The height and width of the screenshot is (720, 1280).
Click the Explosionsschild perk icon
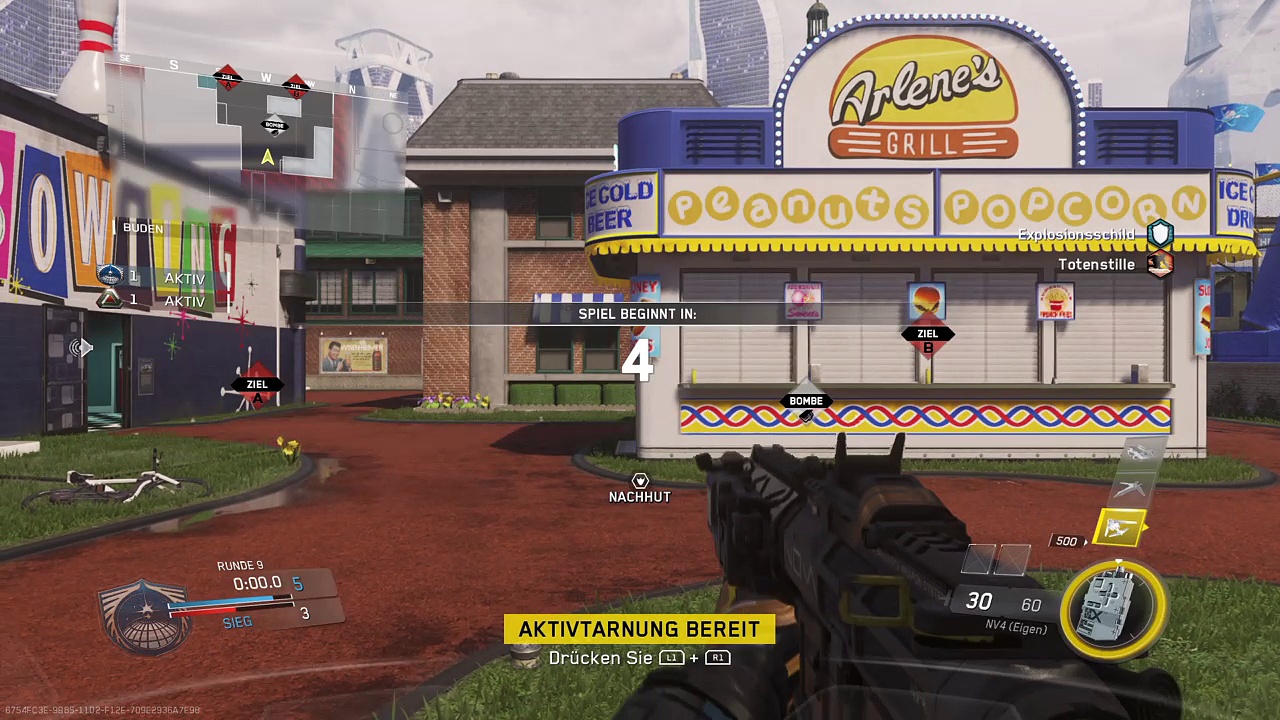[x=1160, y=234]
